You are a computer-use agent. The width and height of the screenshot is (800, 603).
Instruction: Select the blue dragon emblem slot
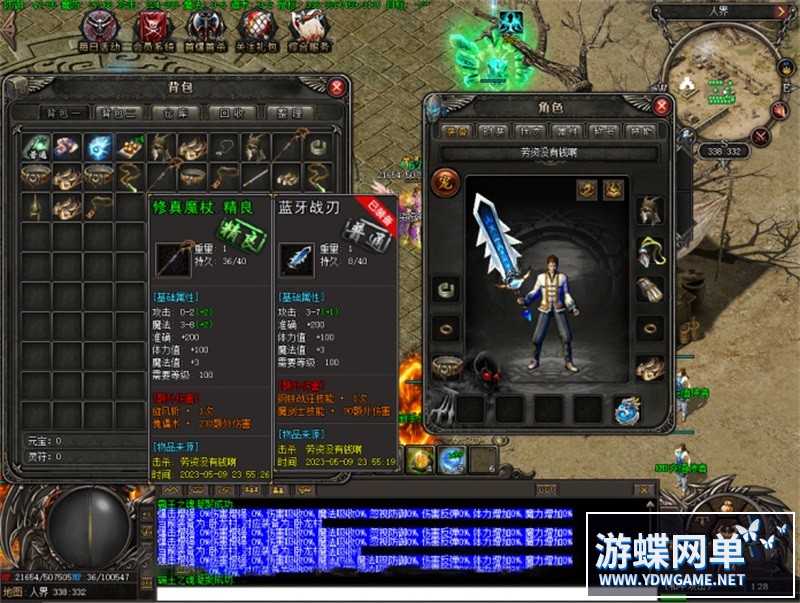click(x=628, y=408)
